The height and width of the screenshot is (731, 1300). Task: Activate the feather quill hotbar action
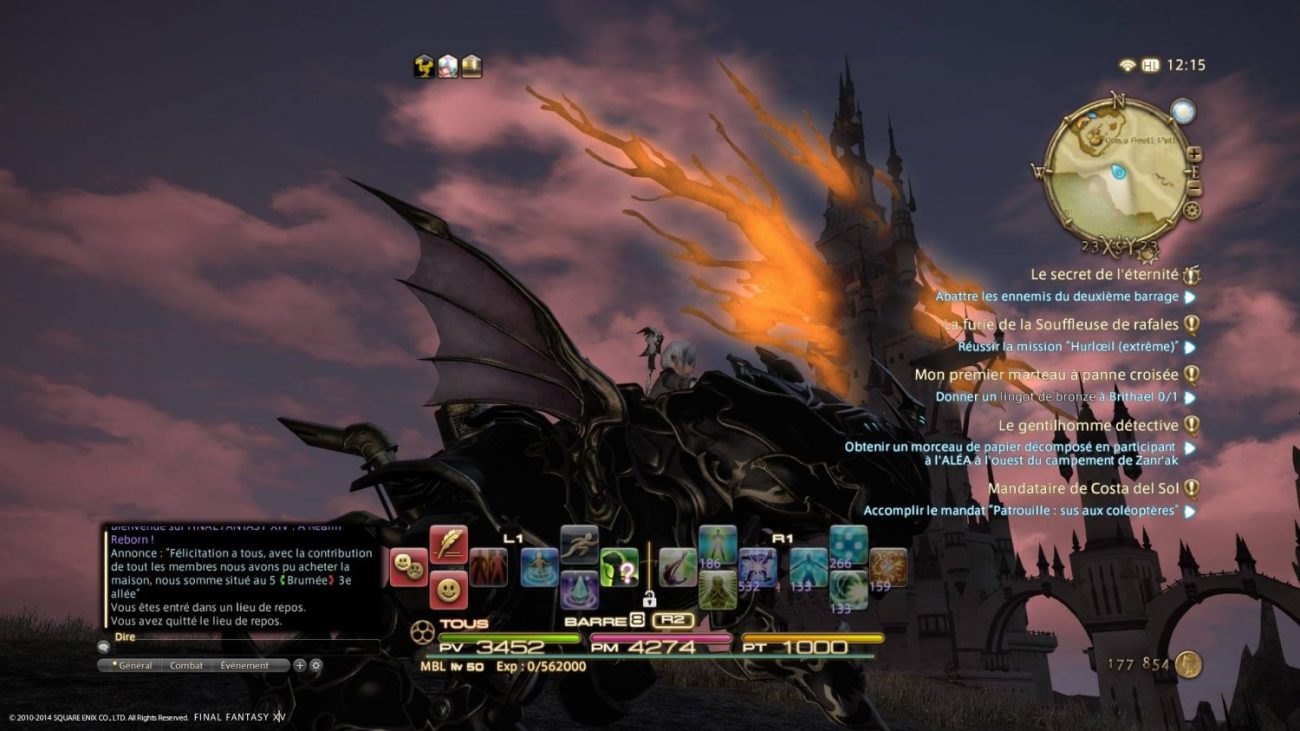click(x=448, y=544)
